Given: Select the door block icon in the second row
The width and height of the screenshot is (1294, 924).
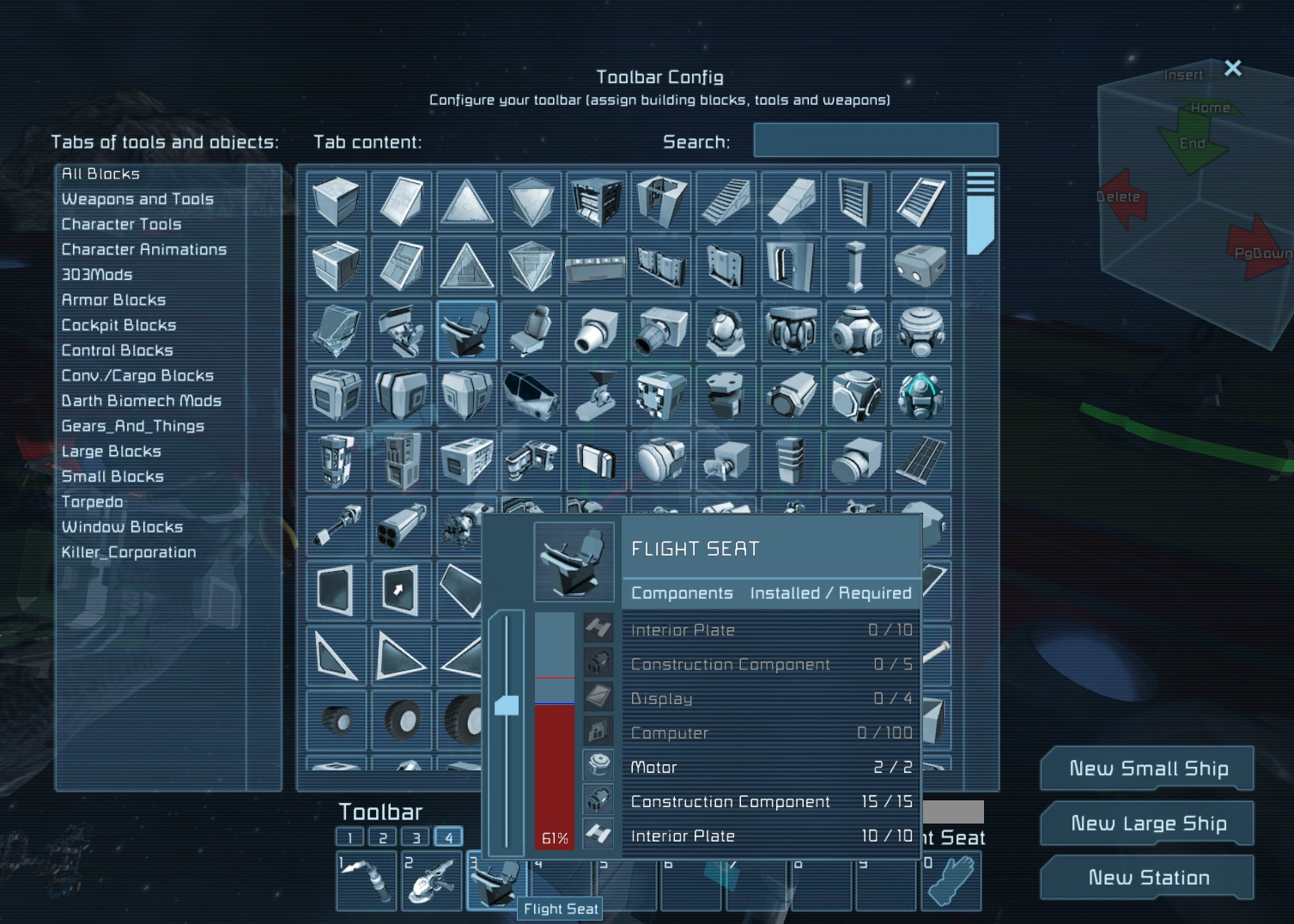Looking at the screenshot, I should point(790,266).
